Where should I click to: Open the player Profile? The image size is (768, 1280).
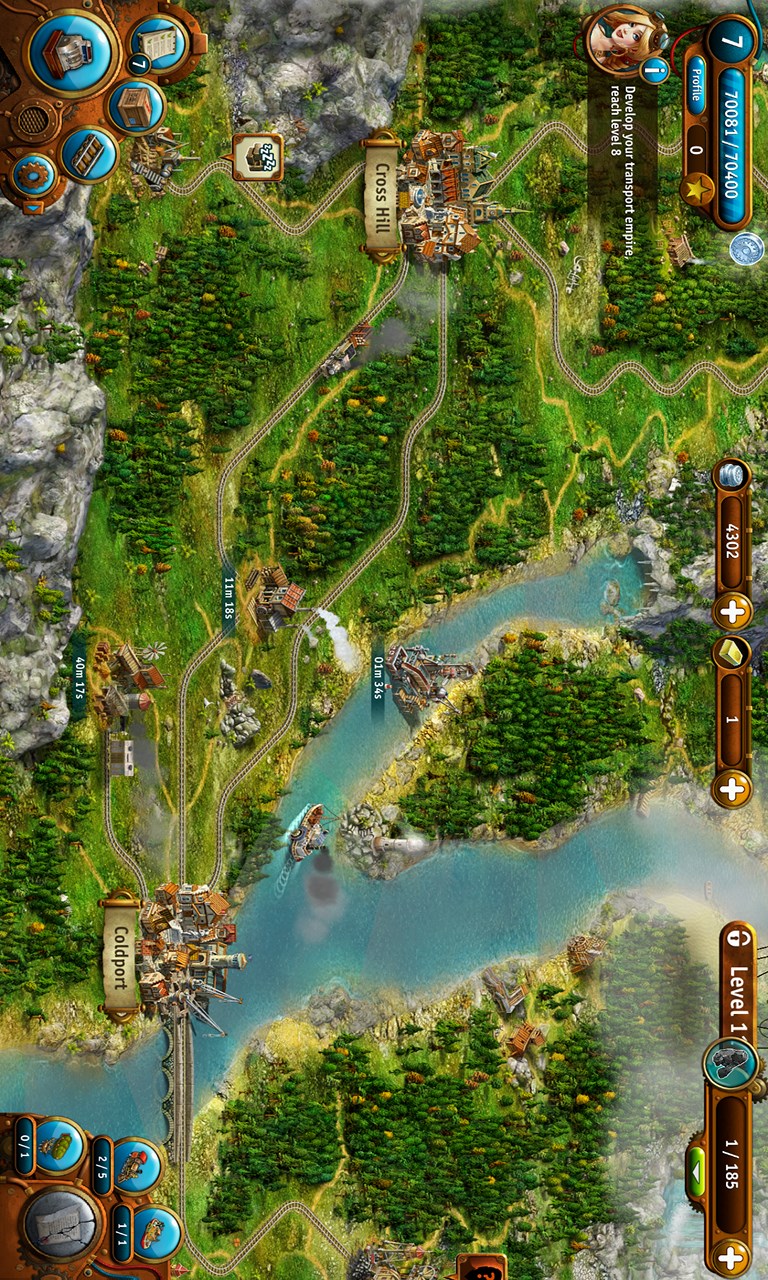[x=695, y=78]
